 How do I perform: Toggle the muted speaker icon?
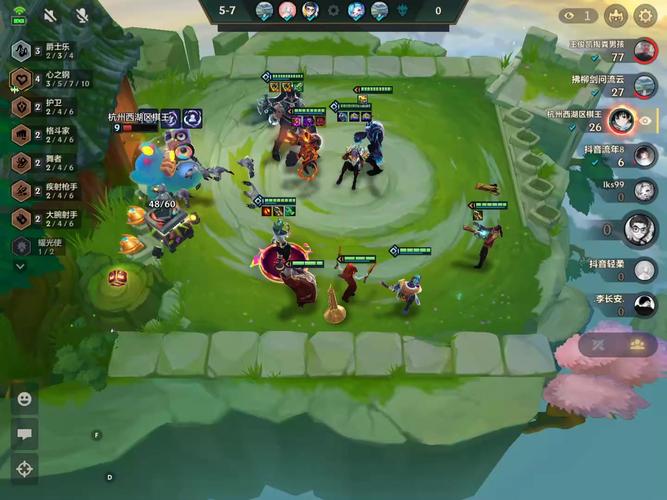[50, 16]
